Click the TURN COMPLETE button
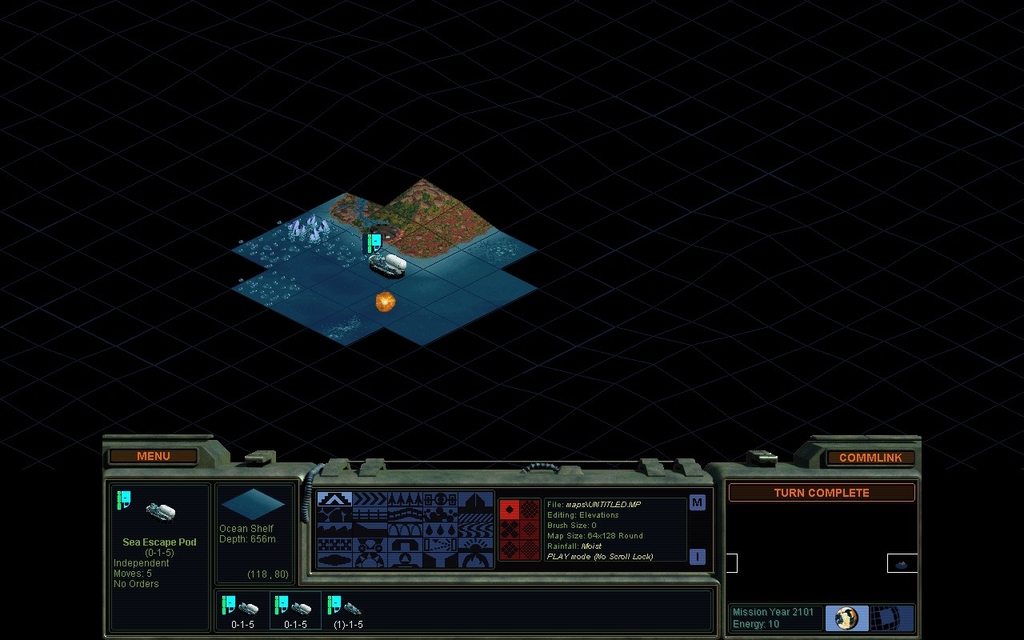 pyautogui.click(x=821, y=493)
